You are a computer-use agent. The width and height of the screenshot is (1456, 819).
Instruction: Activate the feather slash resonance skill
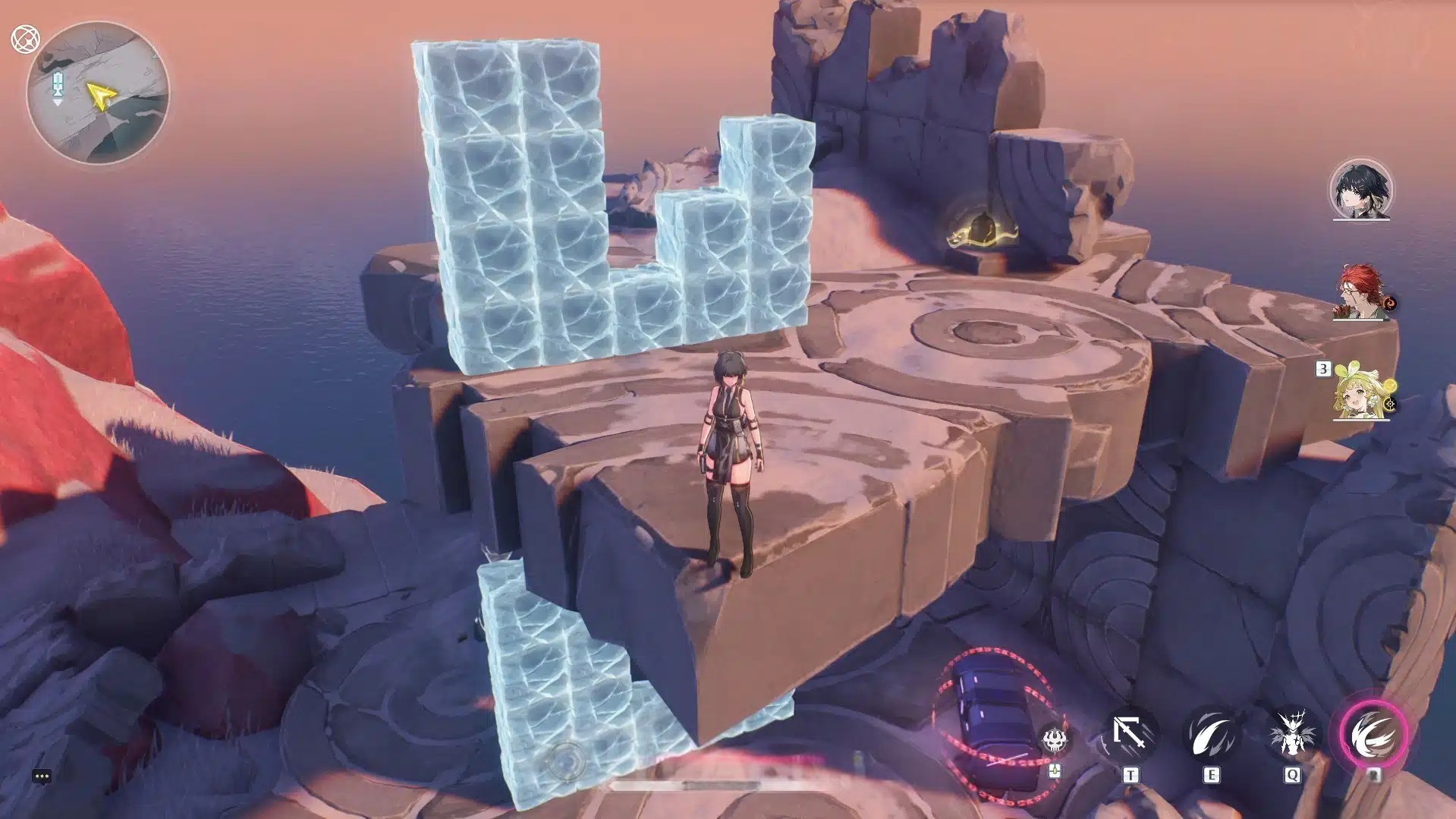(x=1211, y=735)
